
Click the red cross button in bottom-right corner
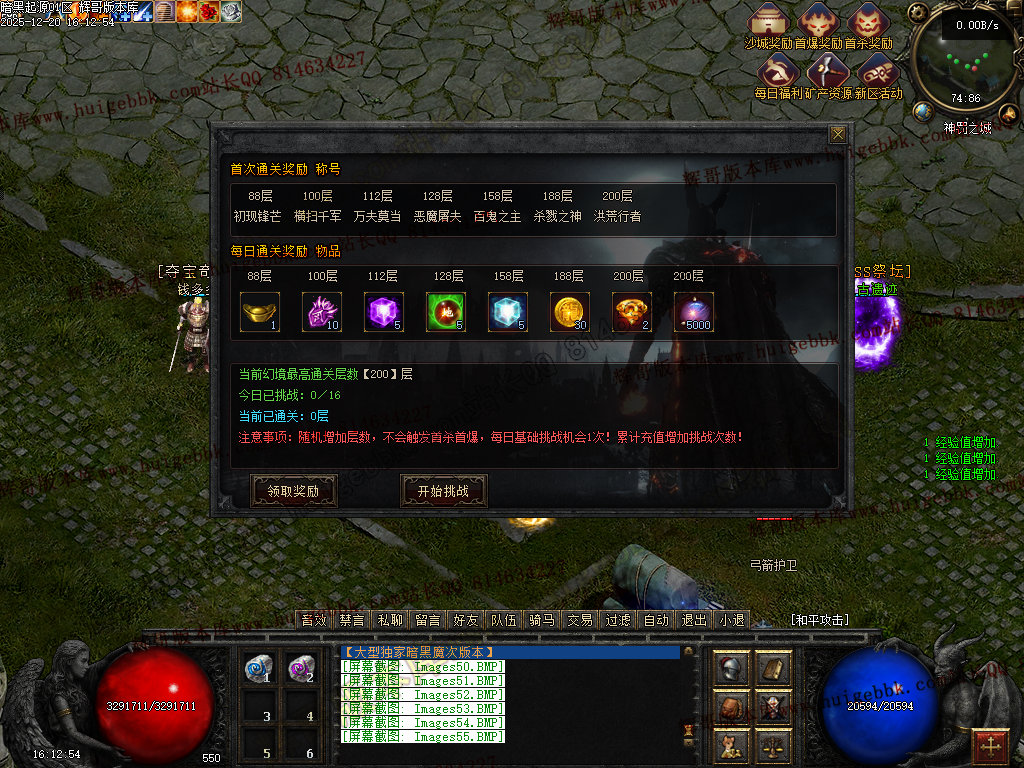pos(991,745)
